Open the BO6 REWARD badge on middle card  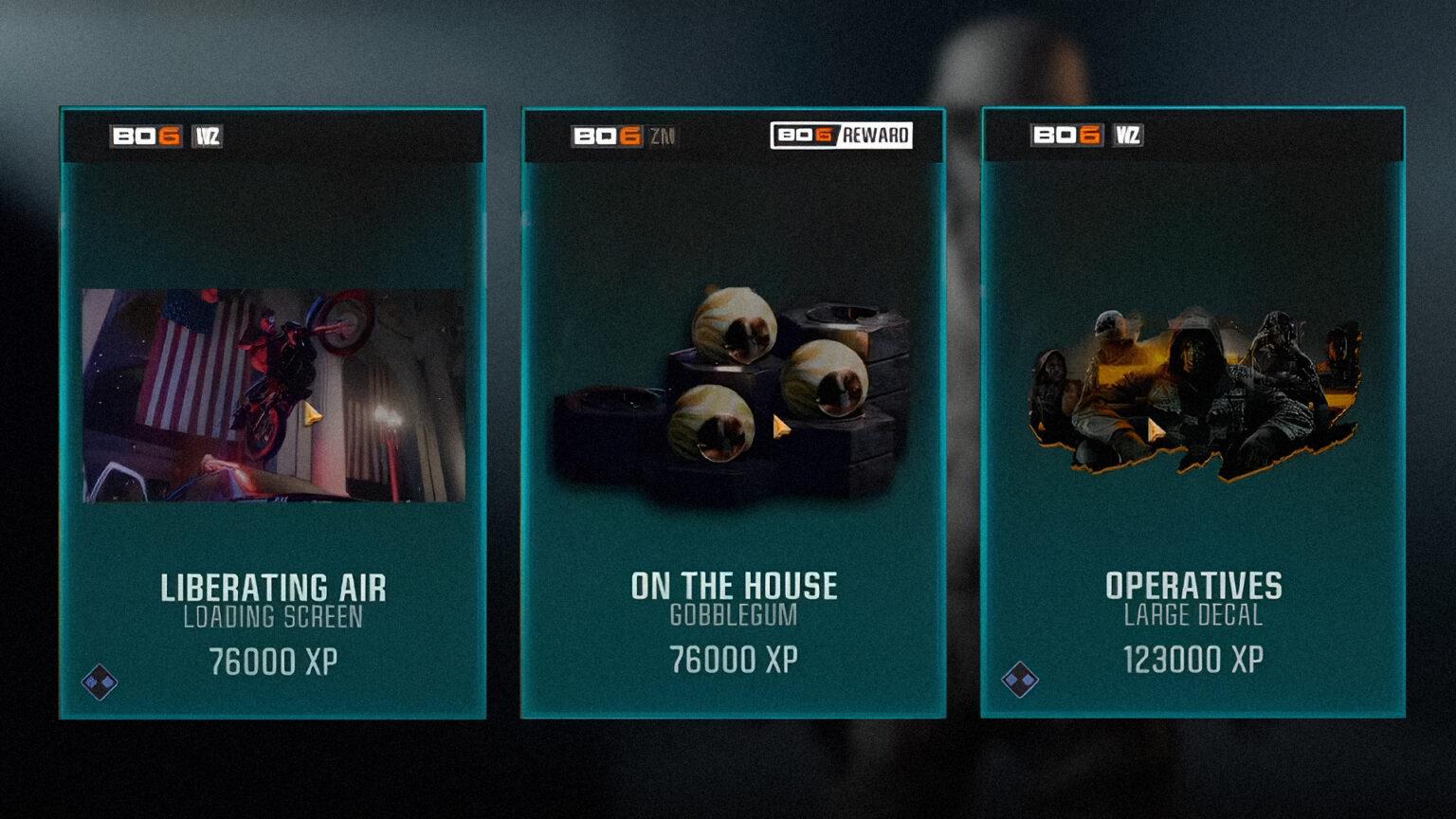pos(842,135)
